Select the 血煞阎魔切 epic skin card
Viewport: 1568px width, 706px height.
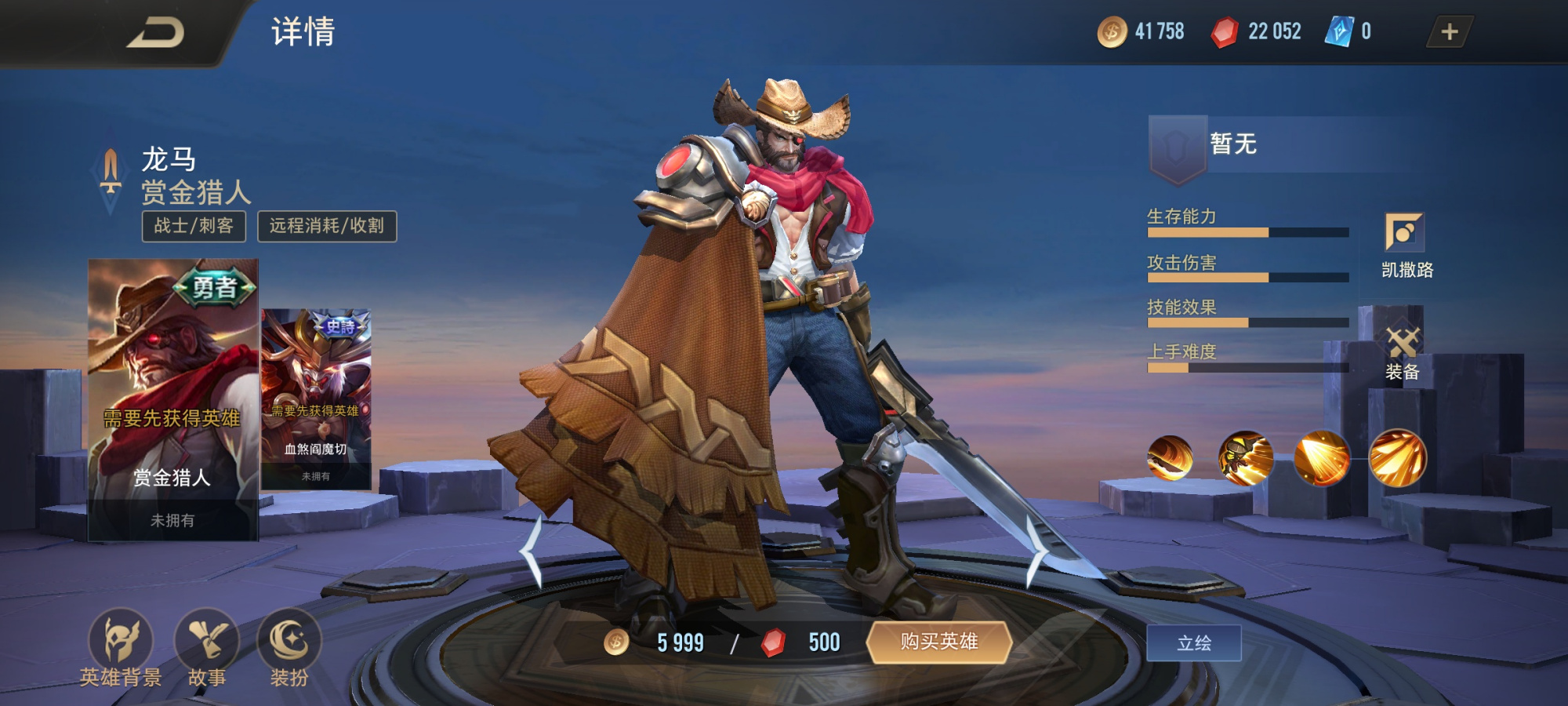pyautogui.click(x=316, y=398)
